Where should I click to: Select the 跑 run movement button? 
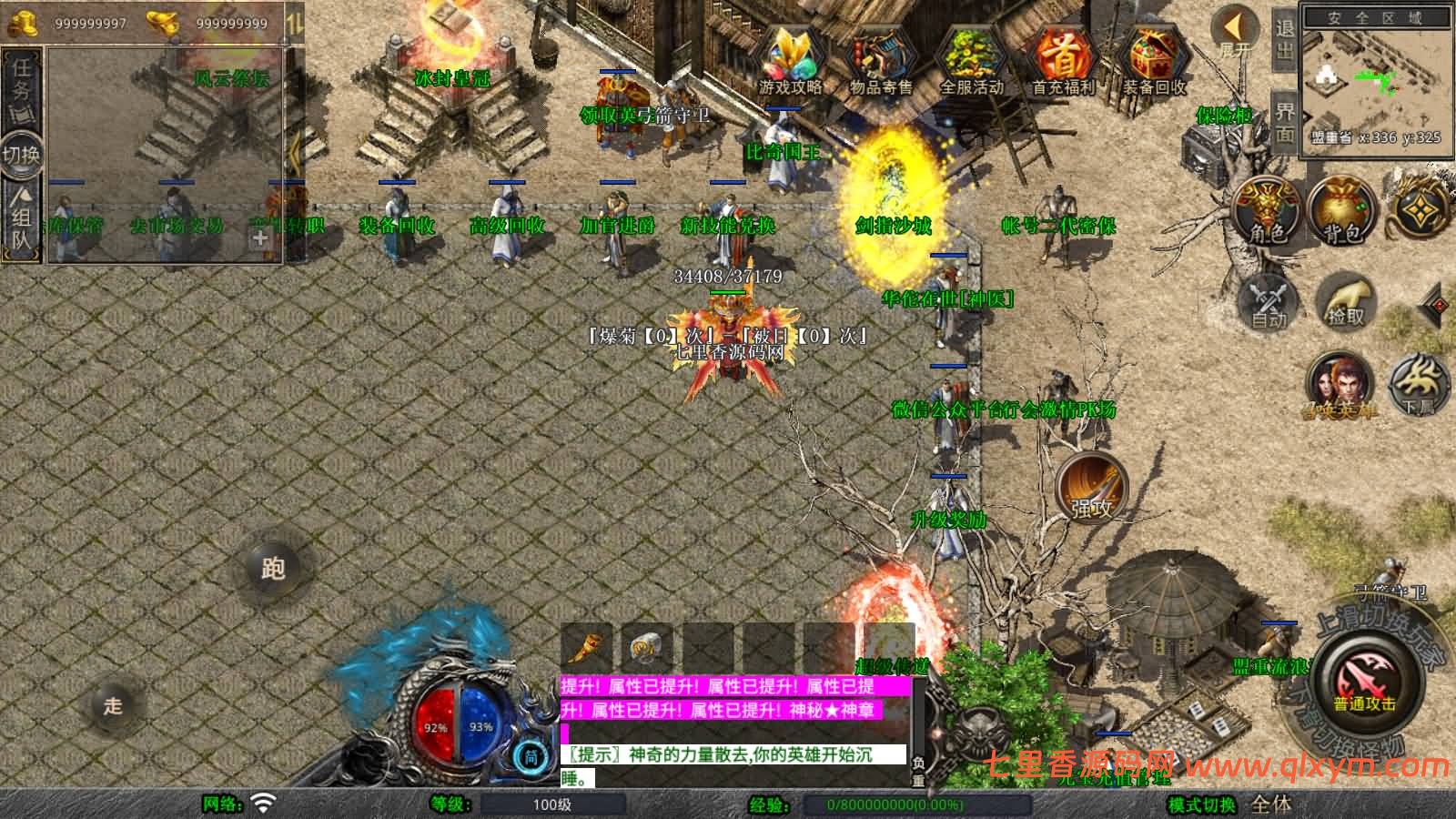[x=273, y=568]
